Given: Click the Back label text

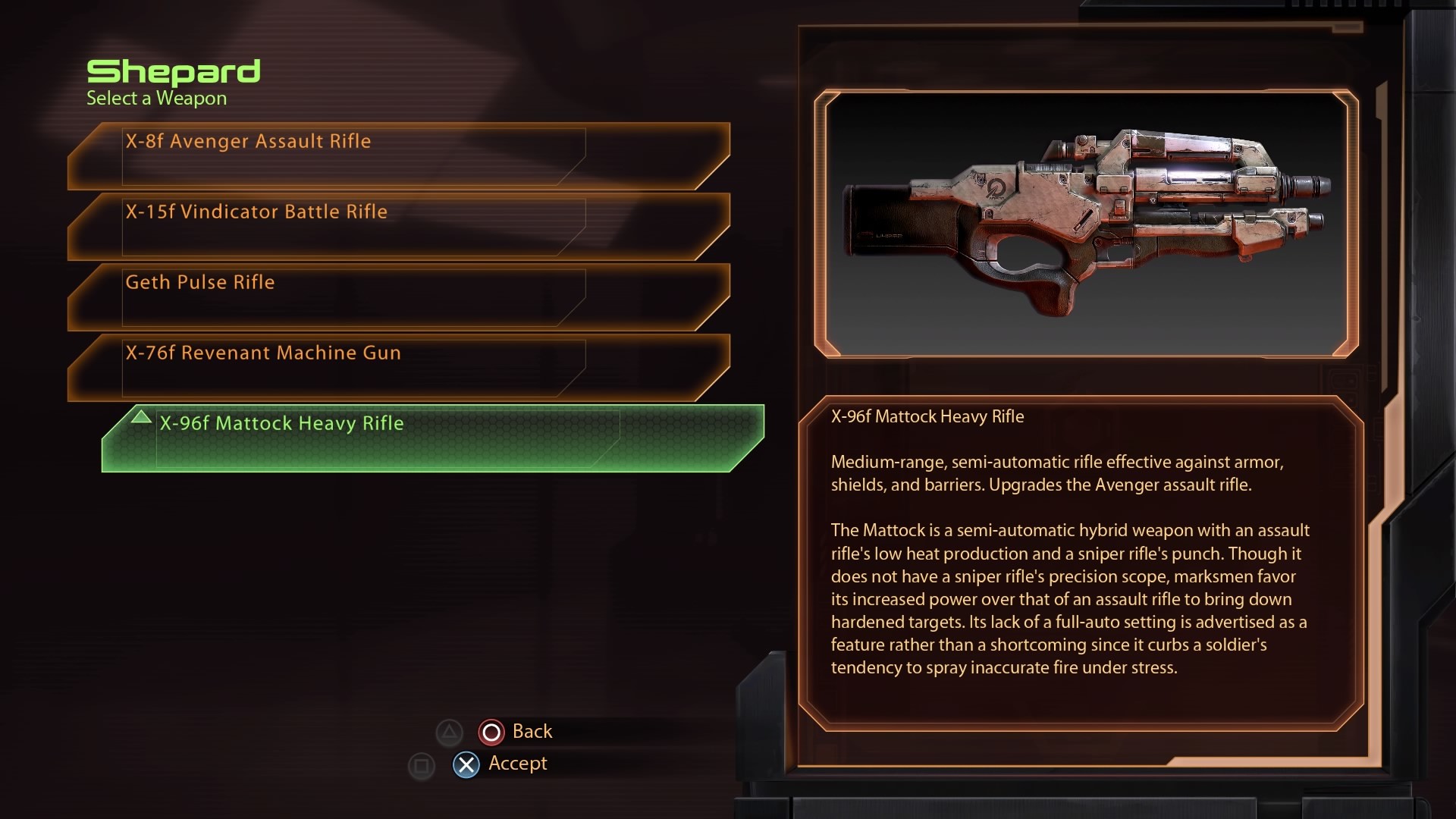Looking at the screenshot, I should (x=533, y=731).
